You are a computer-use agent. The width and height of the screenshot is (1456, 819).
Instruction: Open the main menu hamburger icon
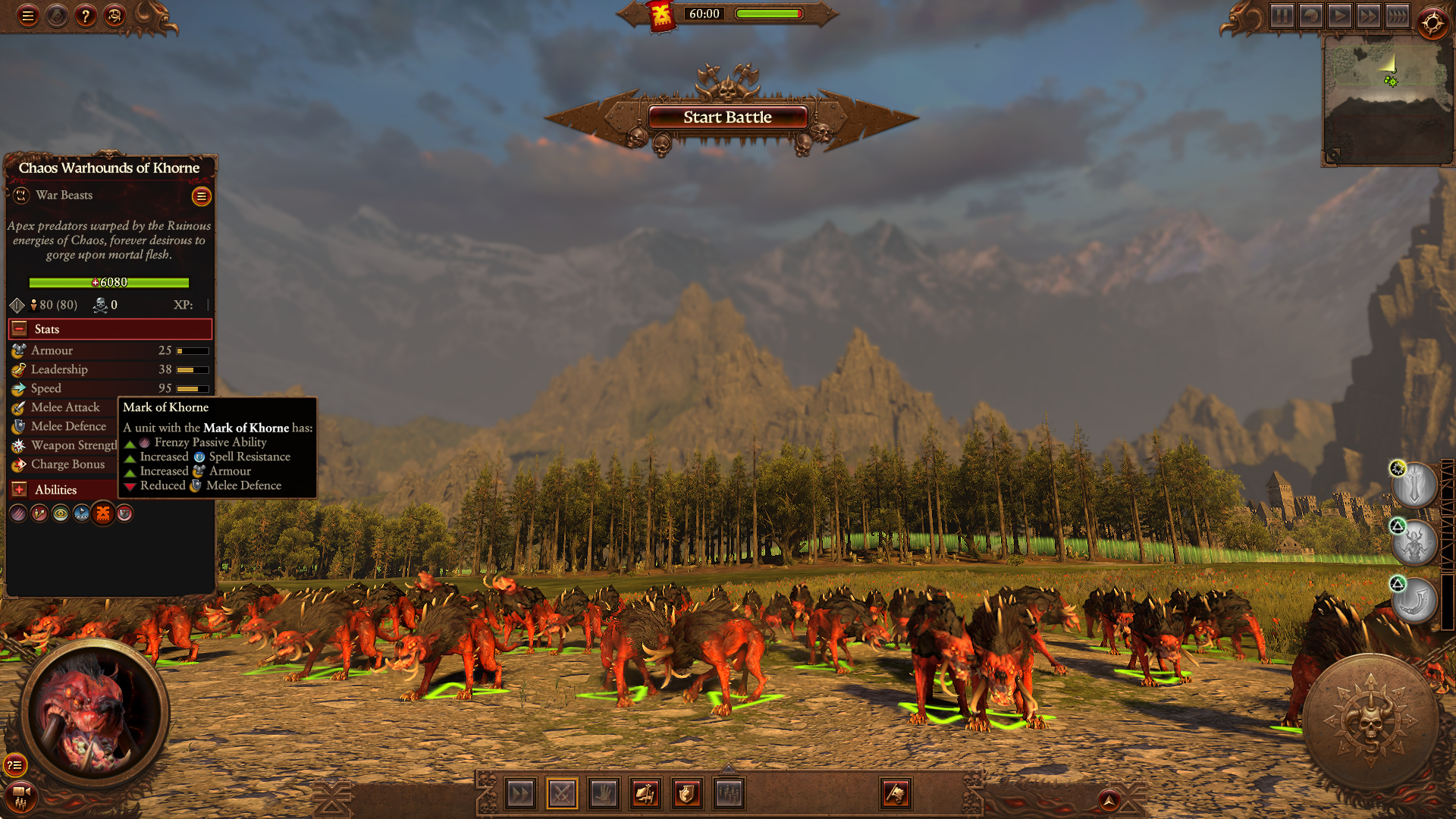[x=28, y=15]
